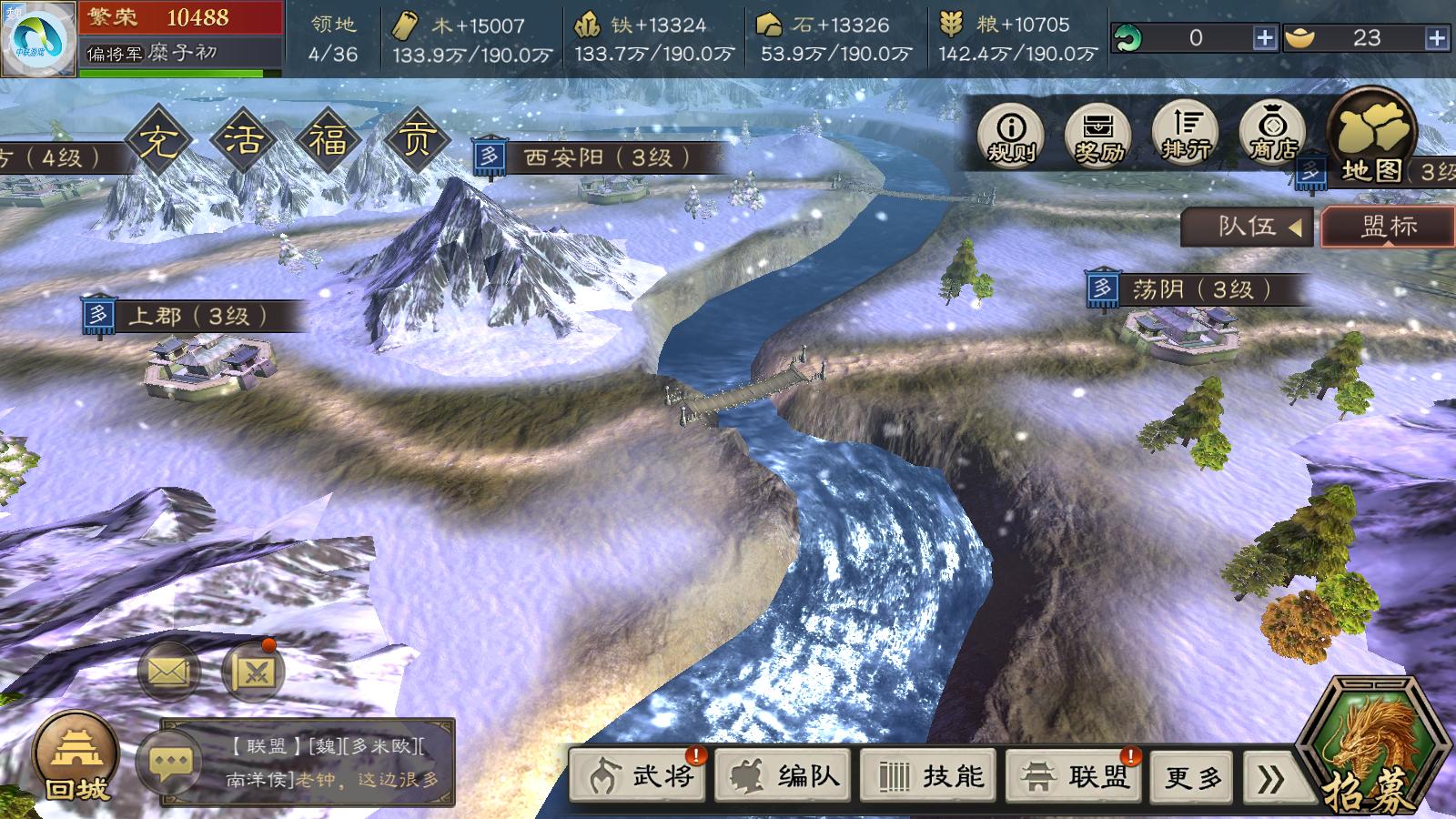Open the 奖励 rewards chest button
Image resolution: width=1456 pixels, height=819 pixels.
pyautogui.click(x=1098, y=136)
